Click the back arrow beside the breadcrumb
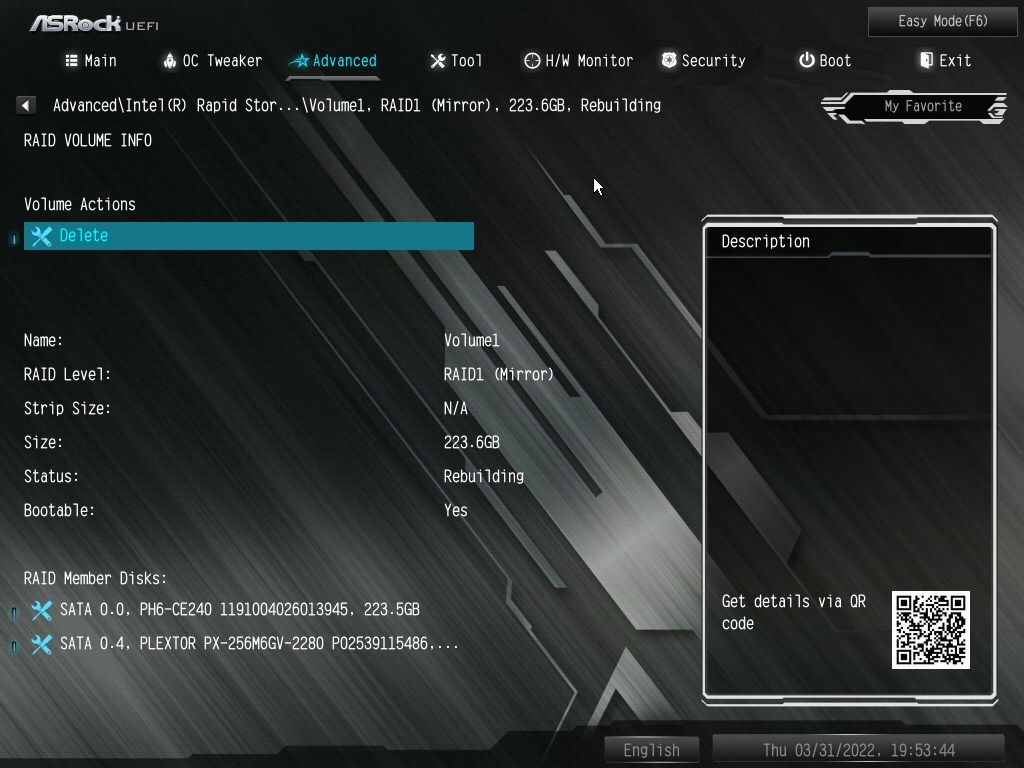The image size is (1024, 768). click(x=26, y=105)
